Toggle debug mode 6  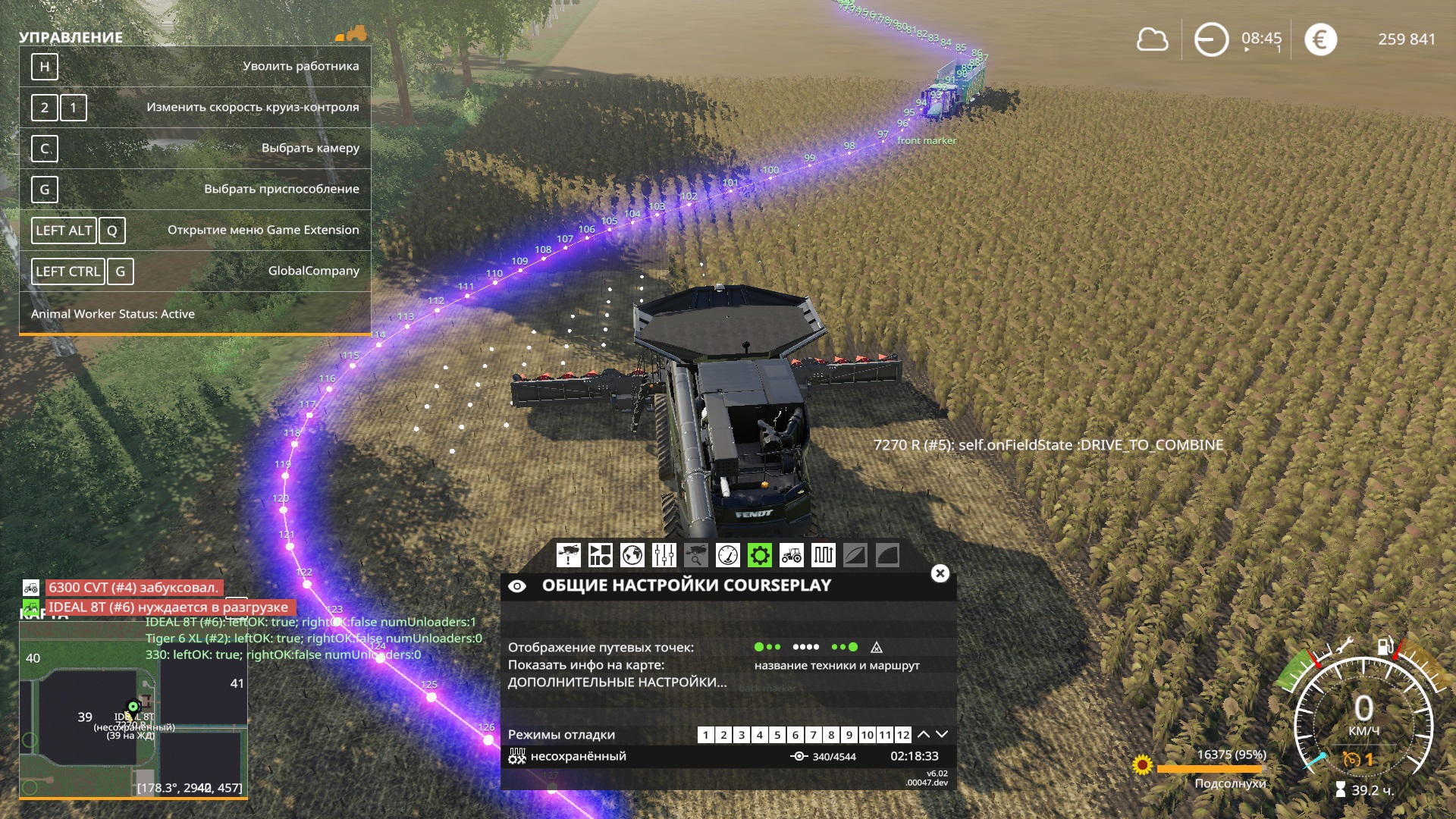795,735
